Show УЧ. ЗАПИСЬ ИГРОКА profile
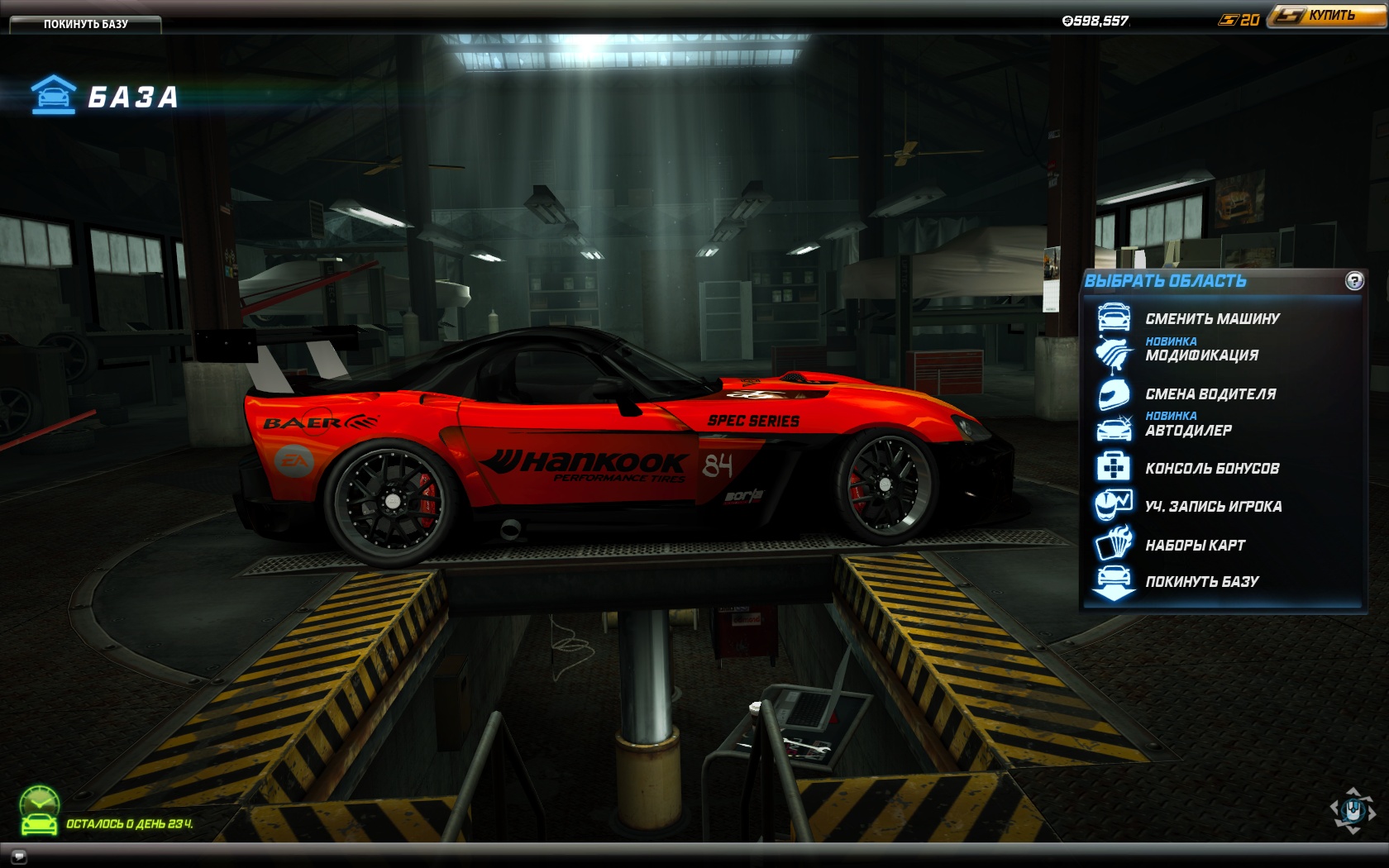This screenshot has width=1389, height=868. (1213, 507)
